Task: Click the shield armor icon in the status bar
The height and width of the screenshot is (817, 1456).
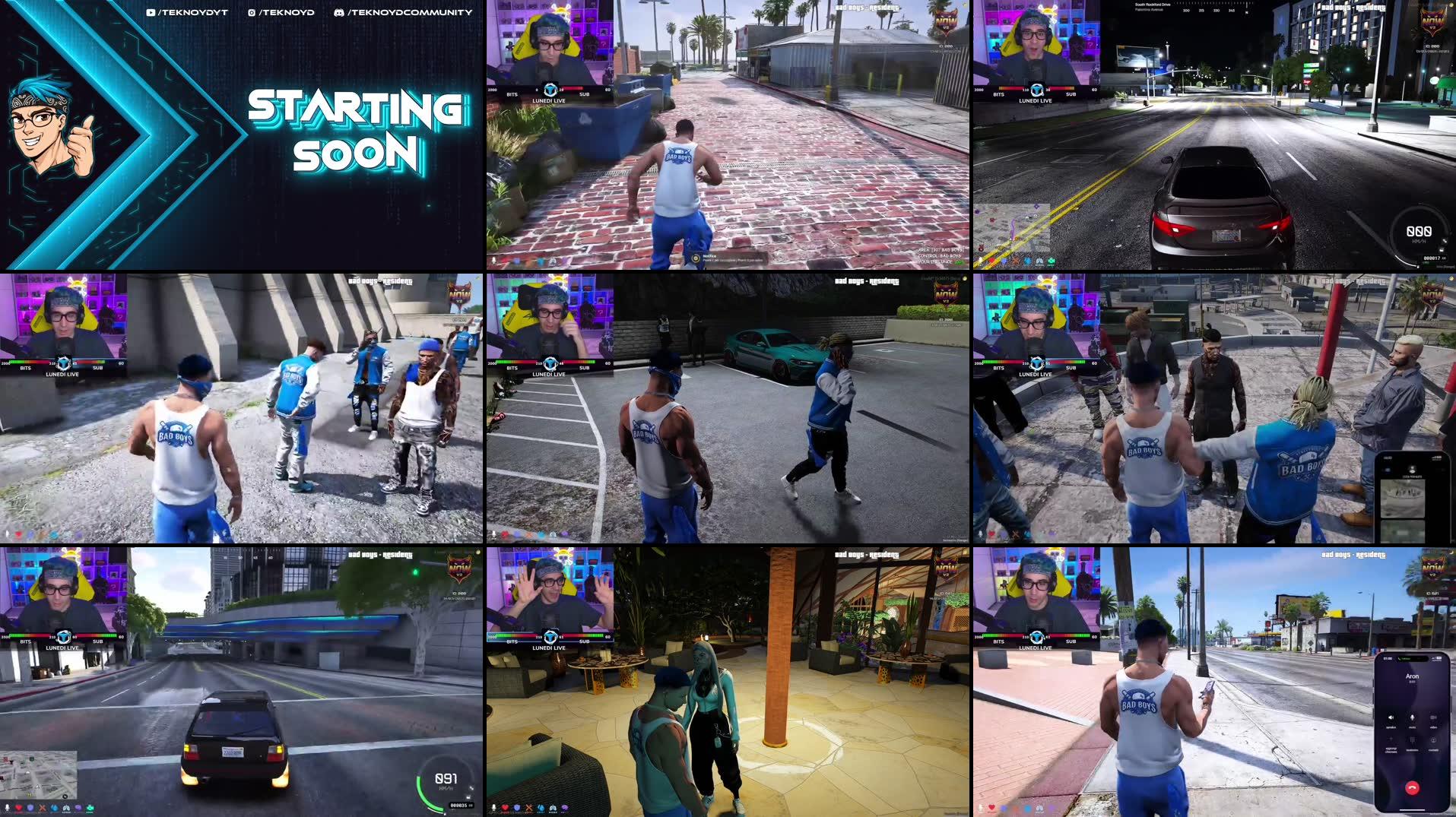Action: coord(30,808)
